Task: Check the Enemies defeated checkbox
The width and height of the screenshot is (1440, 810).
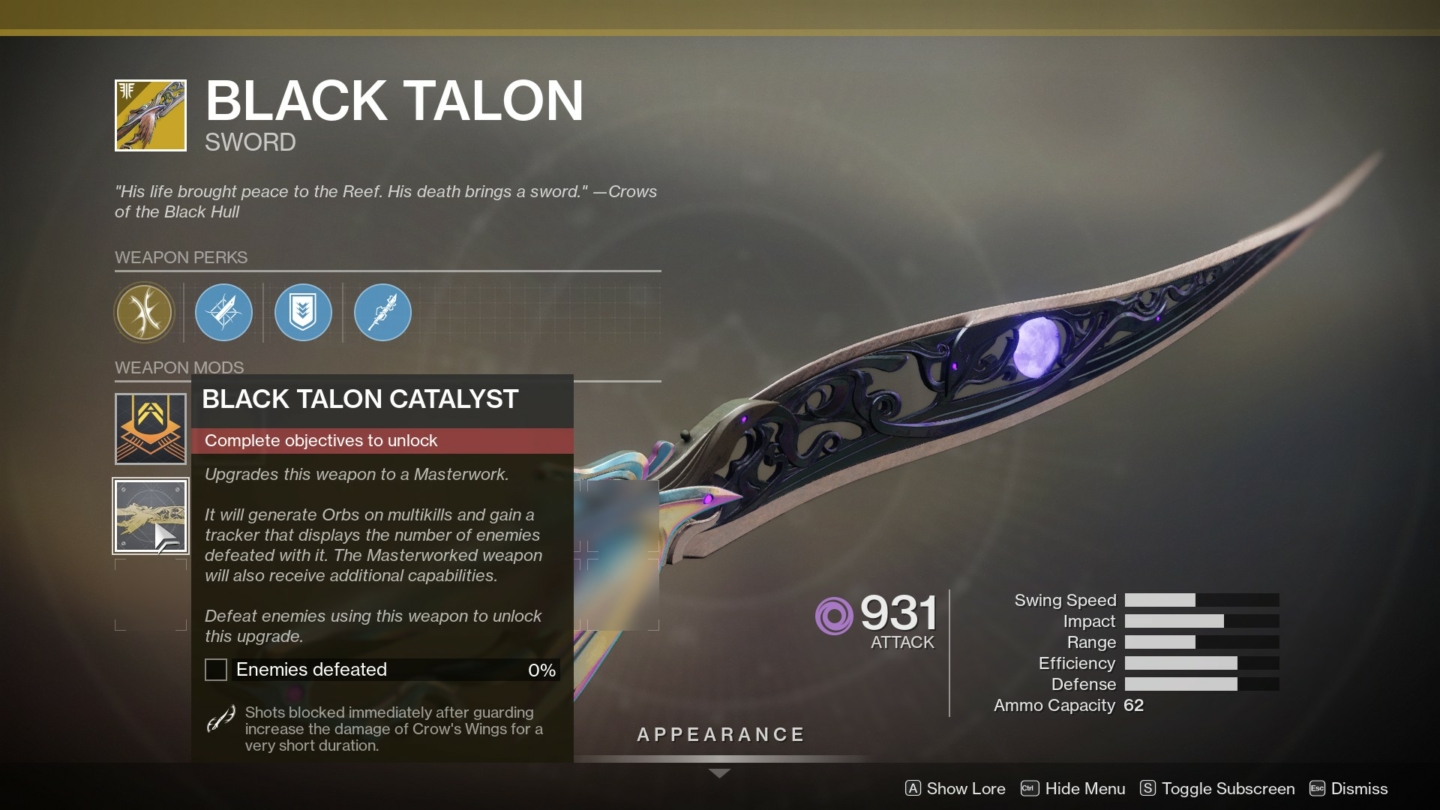Action: point(215,669)
